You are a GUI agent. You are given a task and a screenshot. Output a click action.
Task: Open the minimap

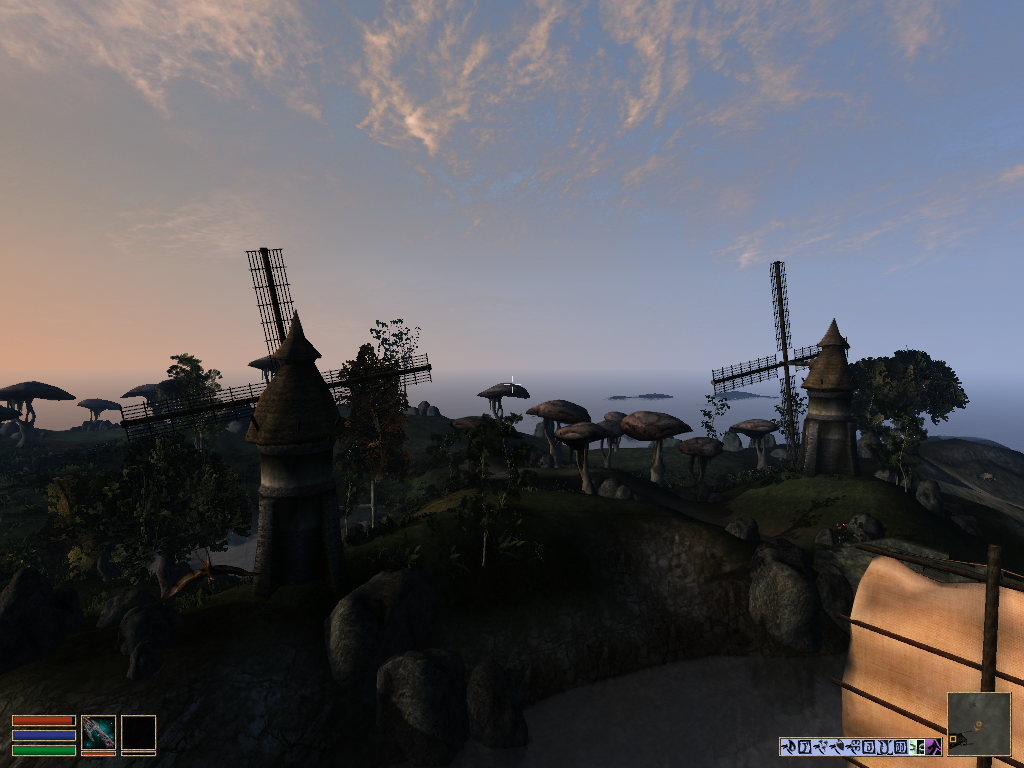click(x=979, y=724)
